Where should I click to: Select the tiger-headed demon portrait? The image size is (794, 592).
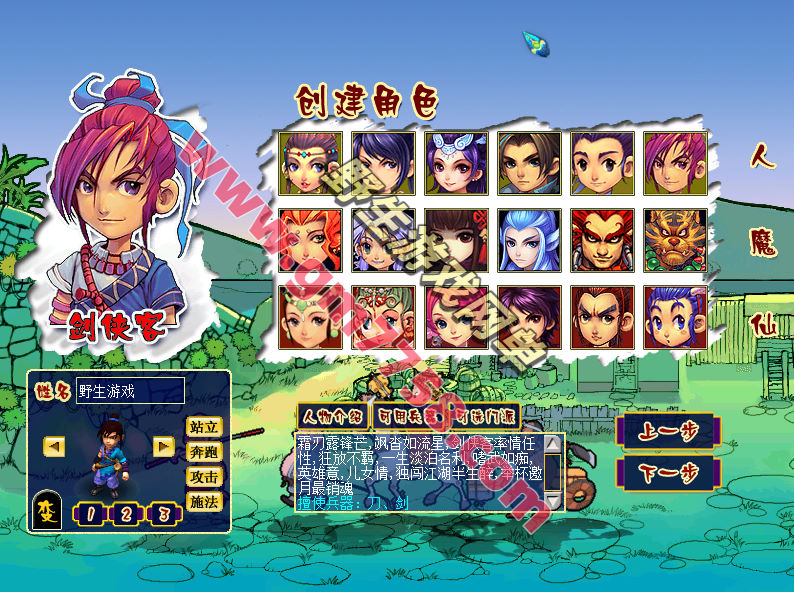click(675, 240)
